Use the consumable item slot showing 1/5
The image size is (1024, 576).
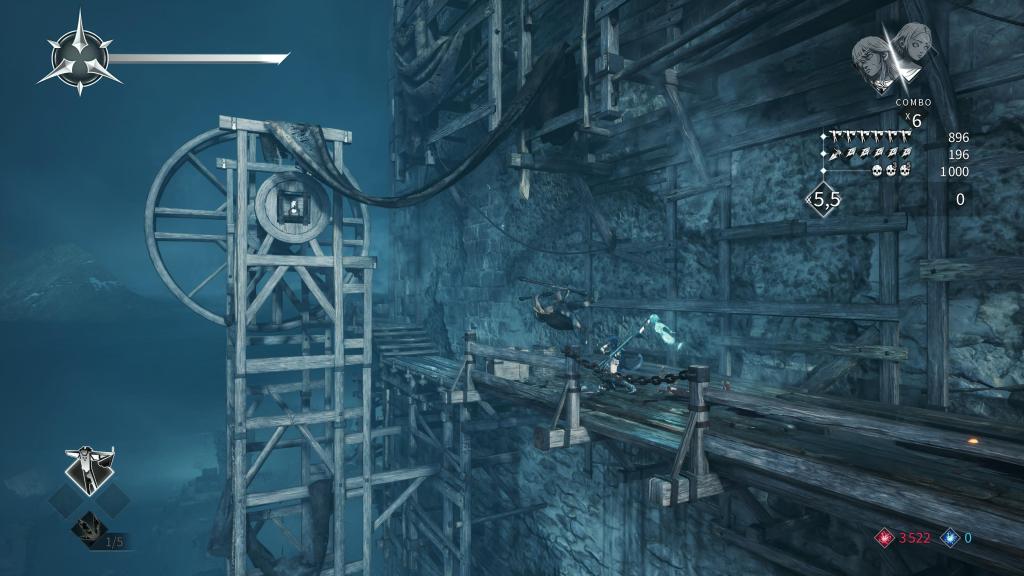[90, 527]
